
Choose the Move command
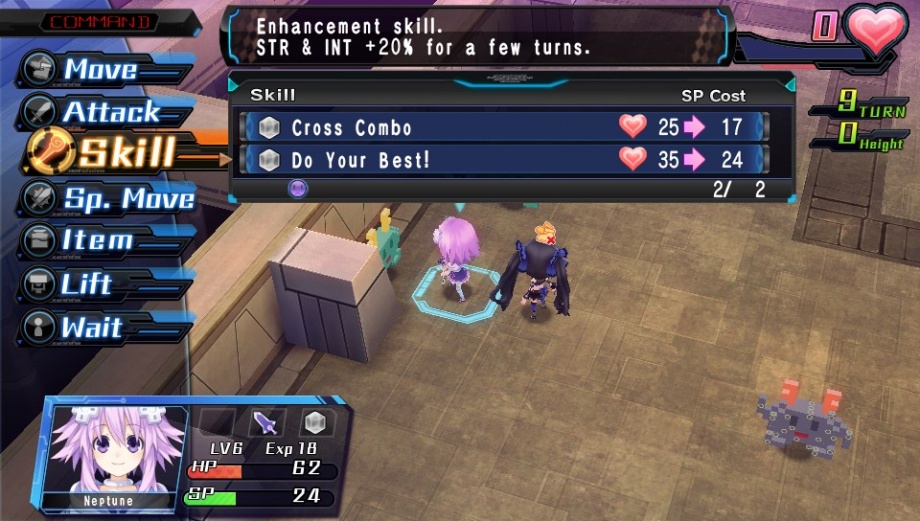coord(100,69)
